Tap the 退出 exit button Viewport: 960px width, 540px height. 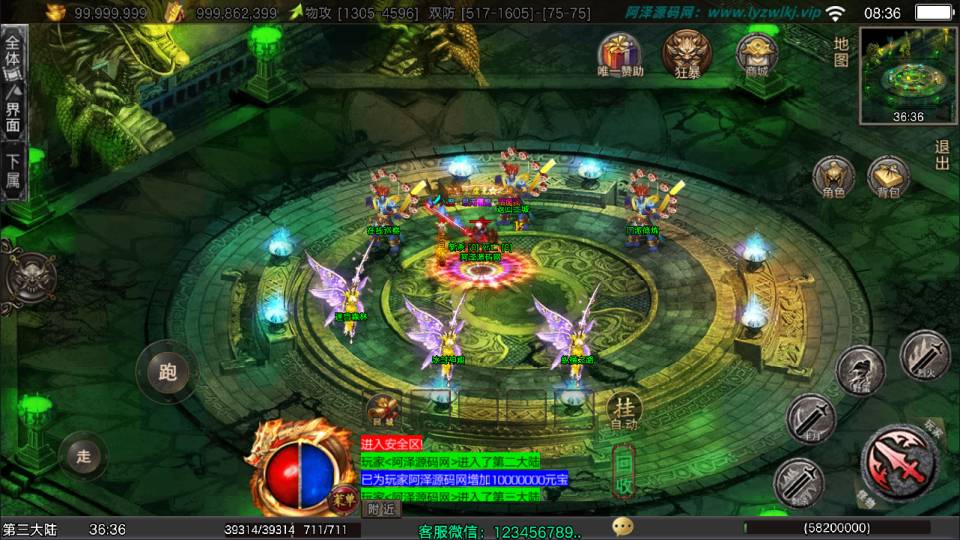[x=942, y=156]
